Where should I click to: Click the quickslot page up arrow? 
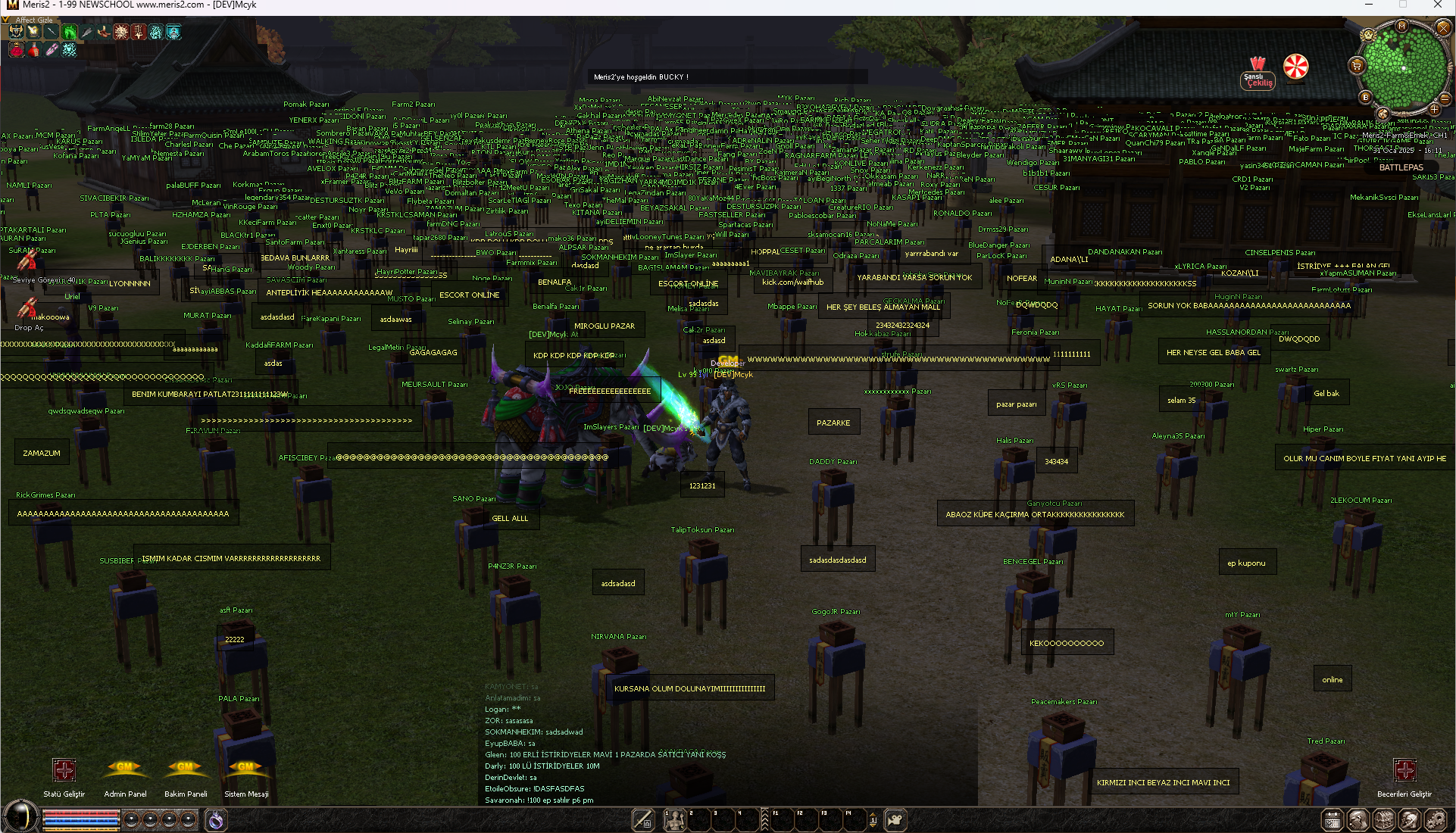click(x=873, y=816)
